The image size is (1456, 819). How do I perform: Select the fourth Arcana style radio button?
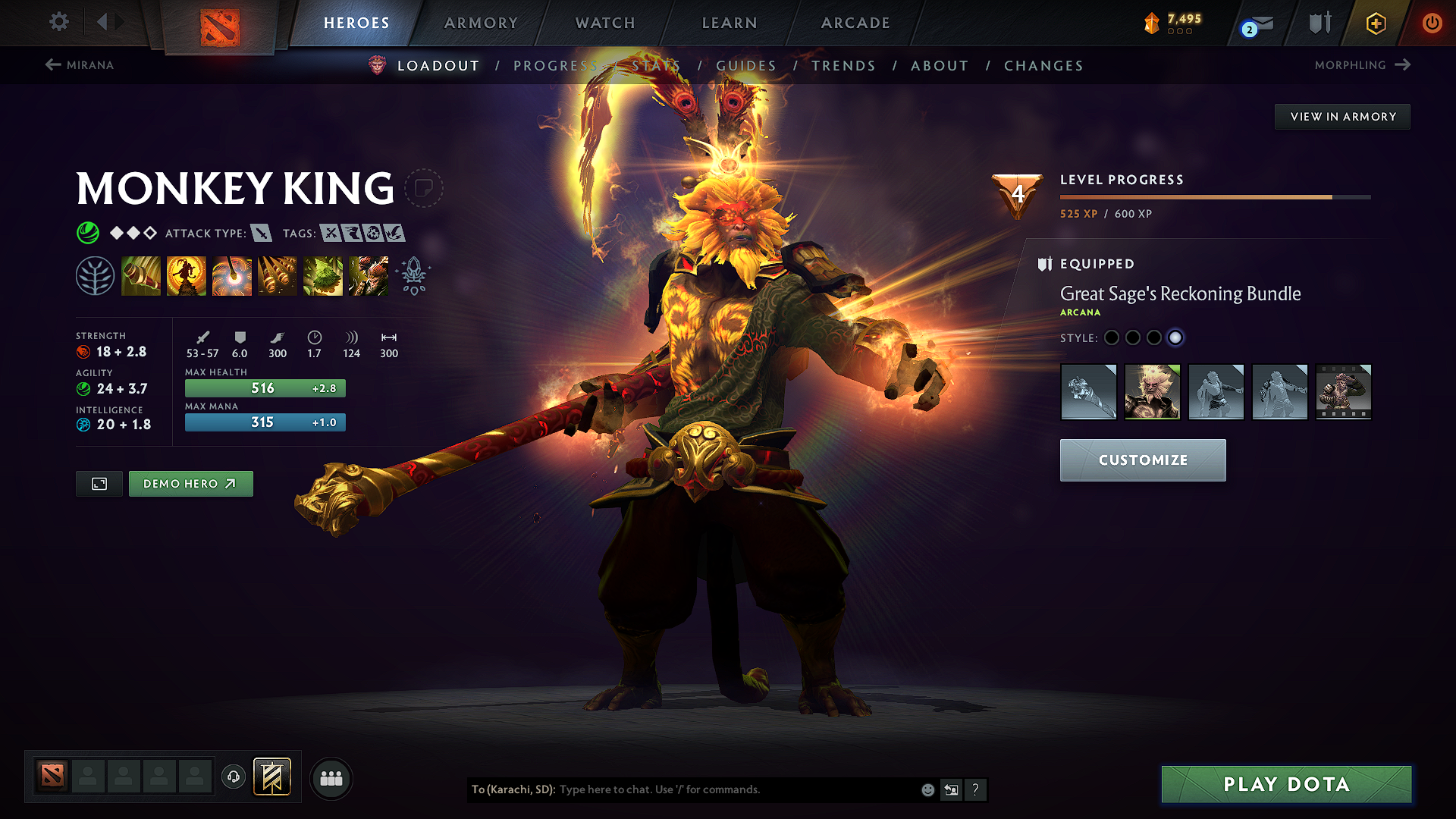(x=1176, y=337)
